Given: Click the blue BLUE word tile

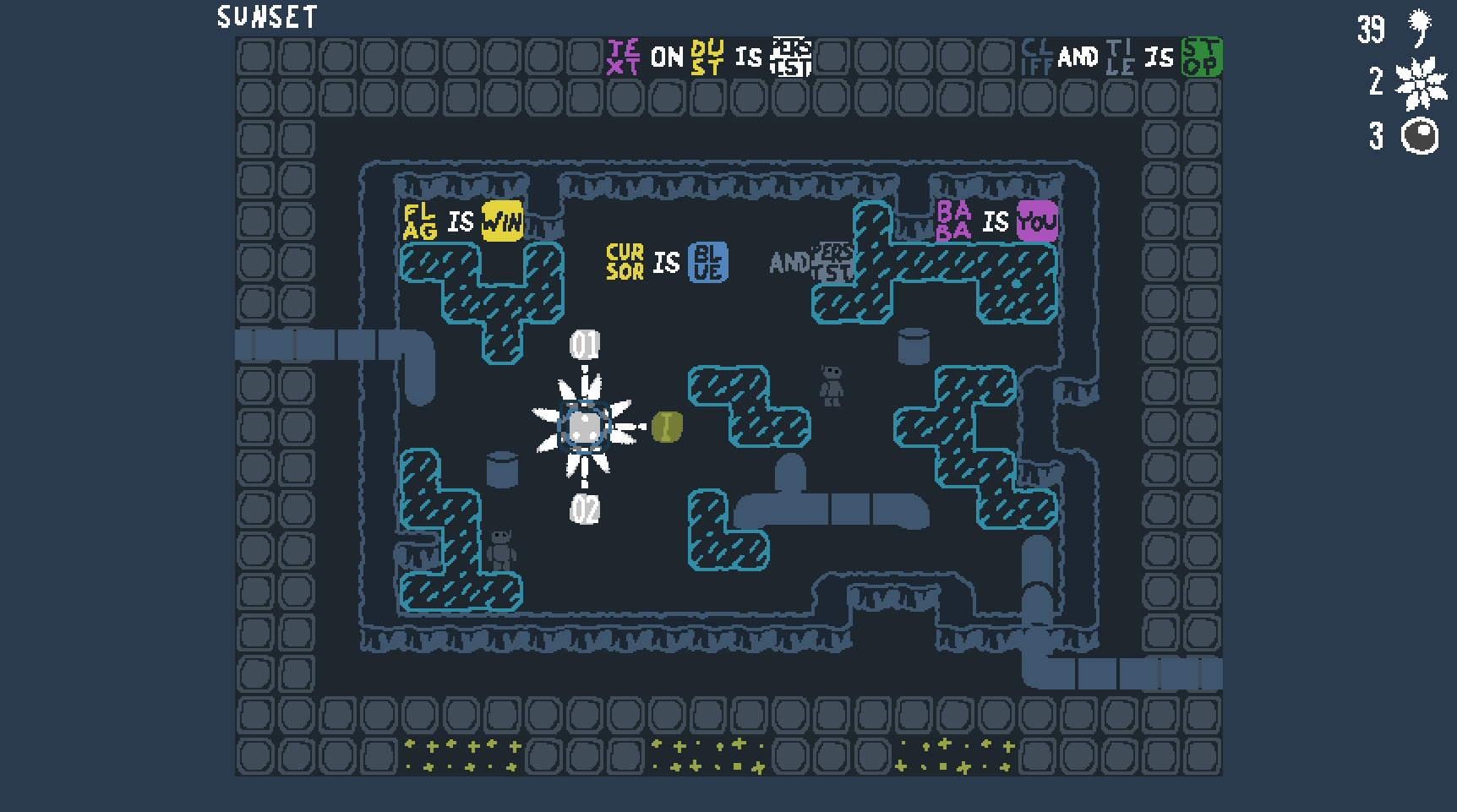Looking at the screenshot, I should [710, 262].
